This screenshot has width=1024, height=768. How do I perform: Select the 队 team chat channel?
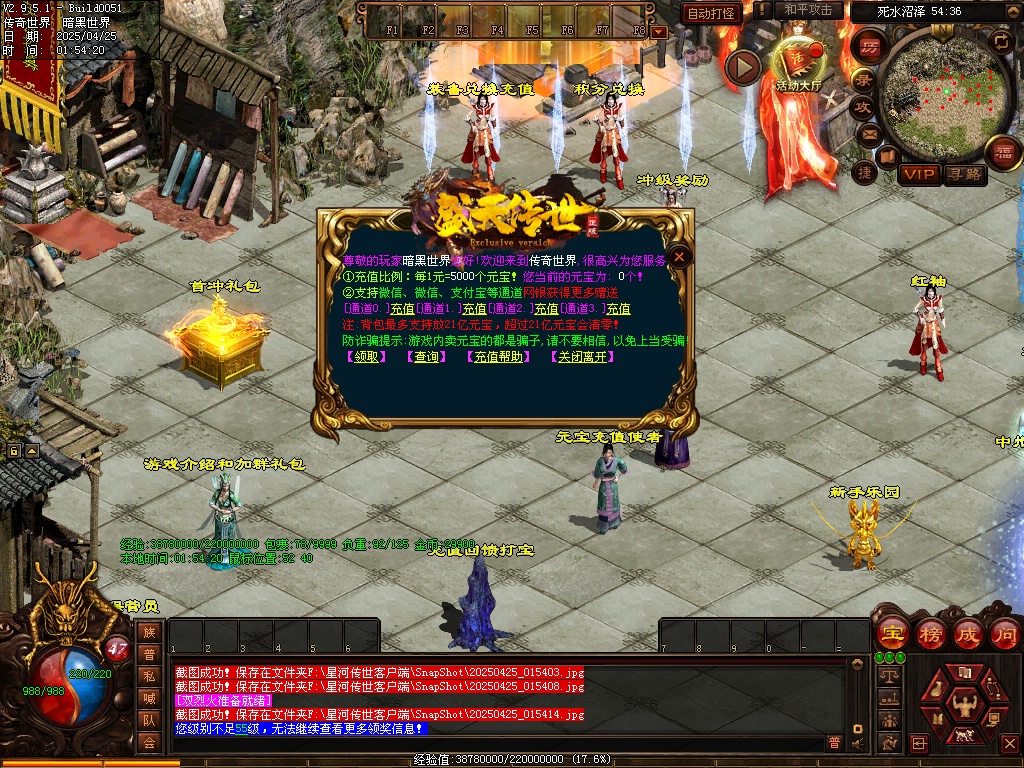pyautogui.click(x=149, y=719)
